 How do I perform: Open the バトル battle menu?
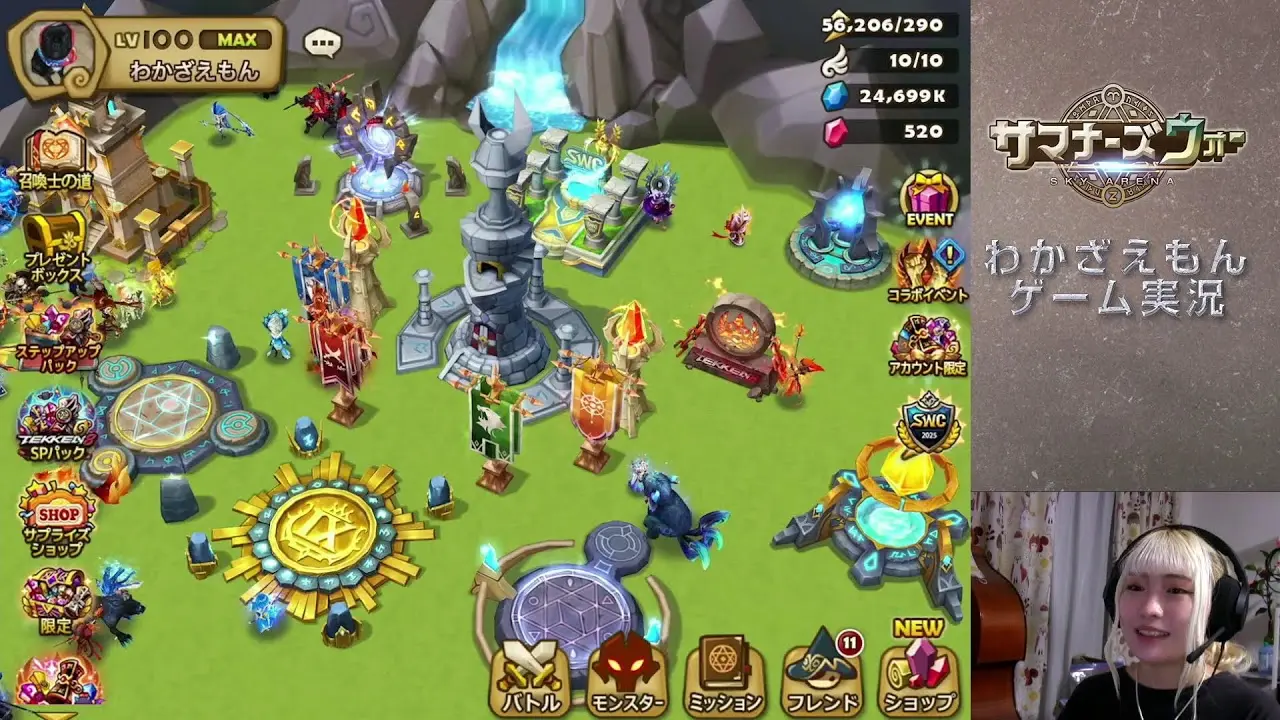(x=529, y=675)
